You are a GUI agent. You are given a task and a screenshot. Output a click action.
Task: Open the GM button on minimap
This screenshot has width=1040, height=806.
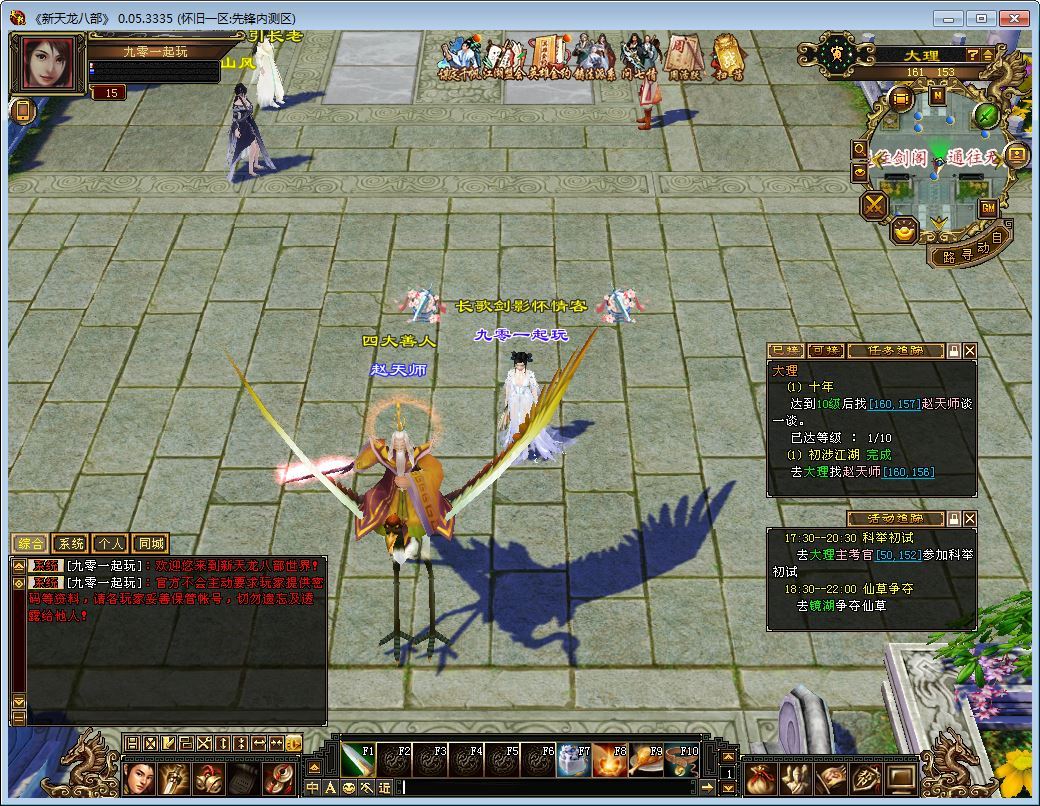point(988,208)
